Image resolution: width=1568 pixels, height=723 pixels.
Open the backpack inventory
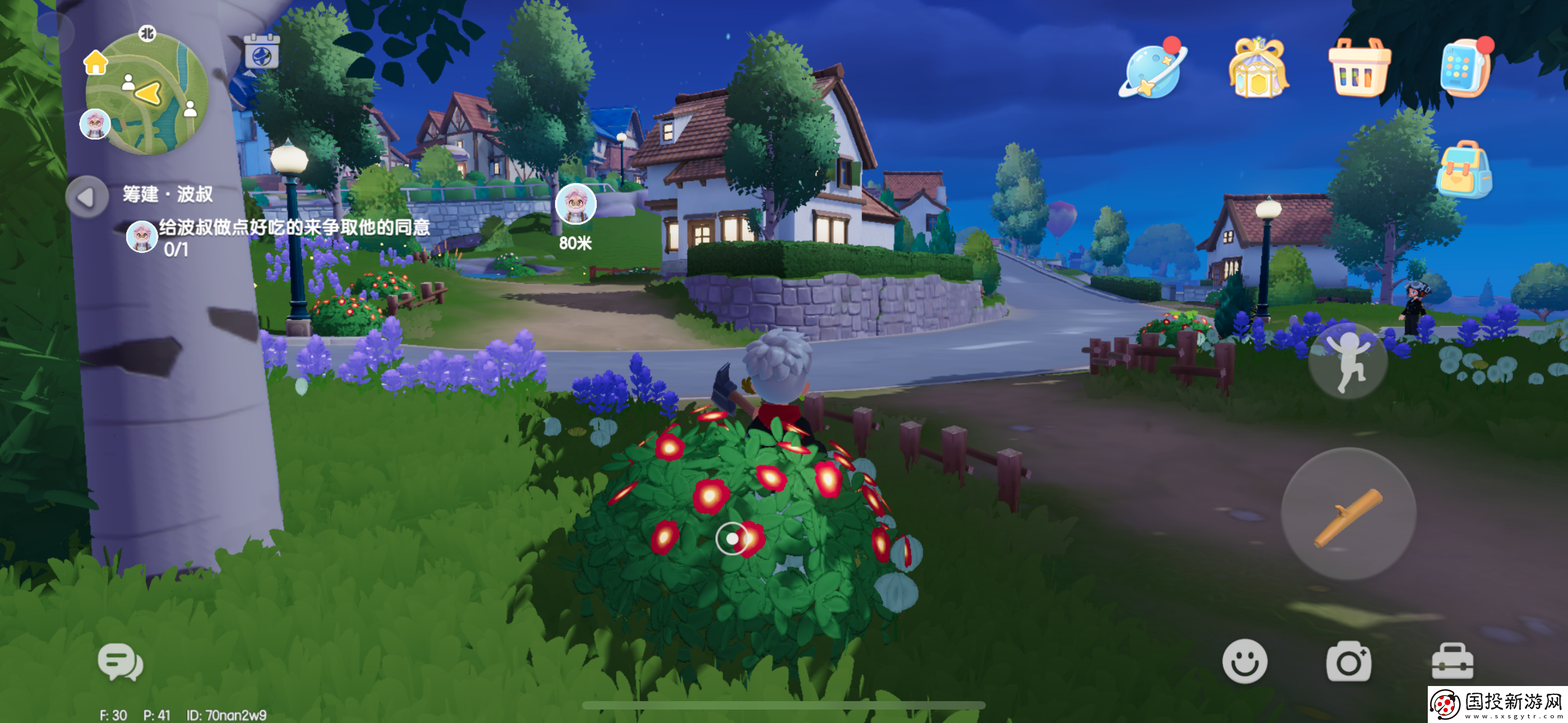click(1464, 170)
